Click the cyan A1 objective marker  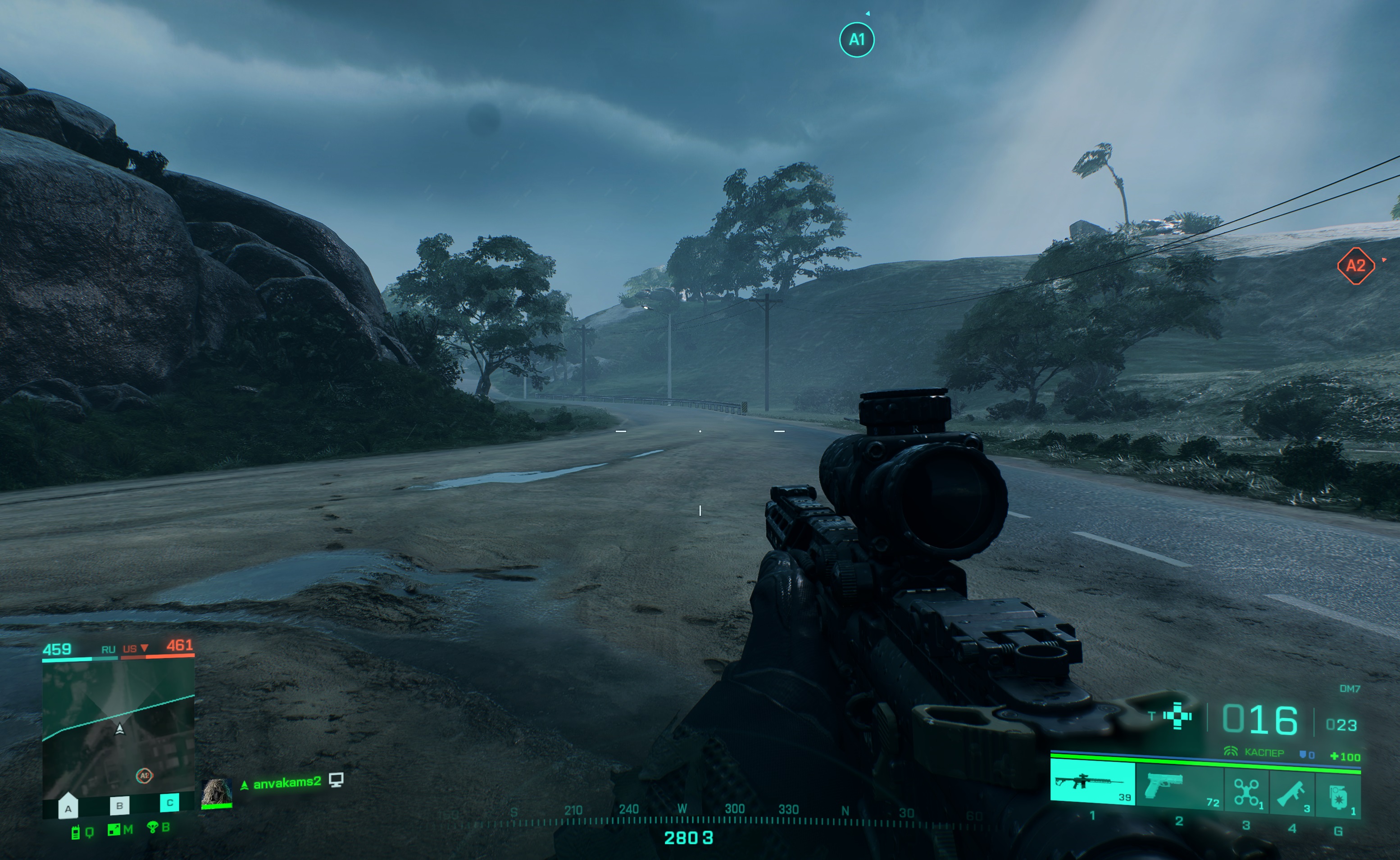tap(856, 40)
